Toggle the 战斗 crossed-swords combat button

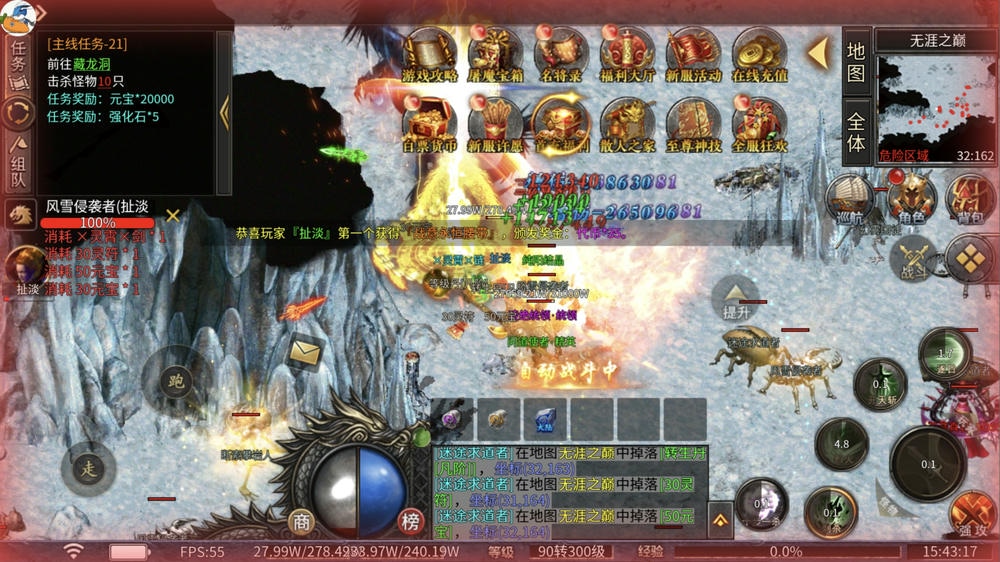[x=914, y=257]
